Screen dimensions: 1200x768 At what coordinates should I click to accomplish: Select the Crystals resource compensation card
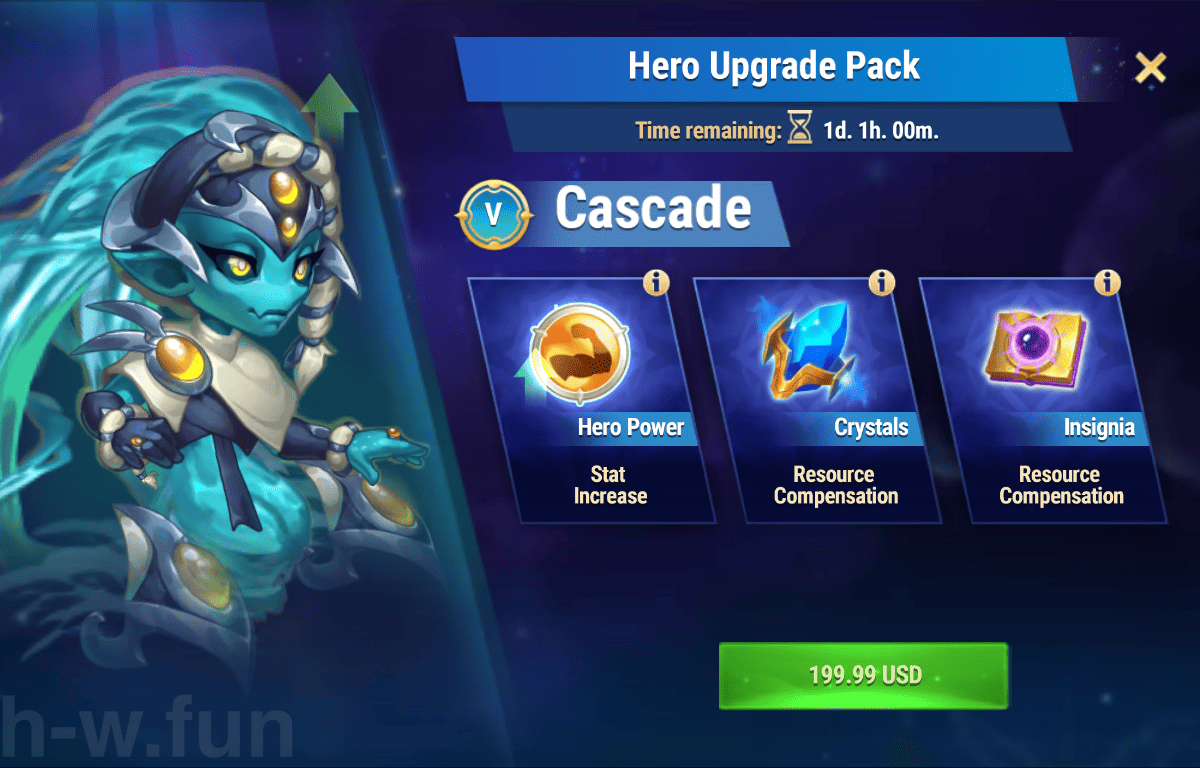coord(818,400)
